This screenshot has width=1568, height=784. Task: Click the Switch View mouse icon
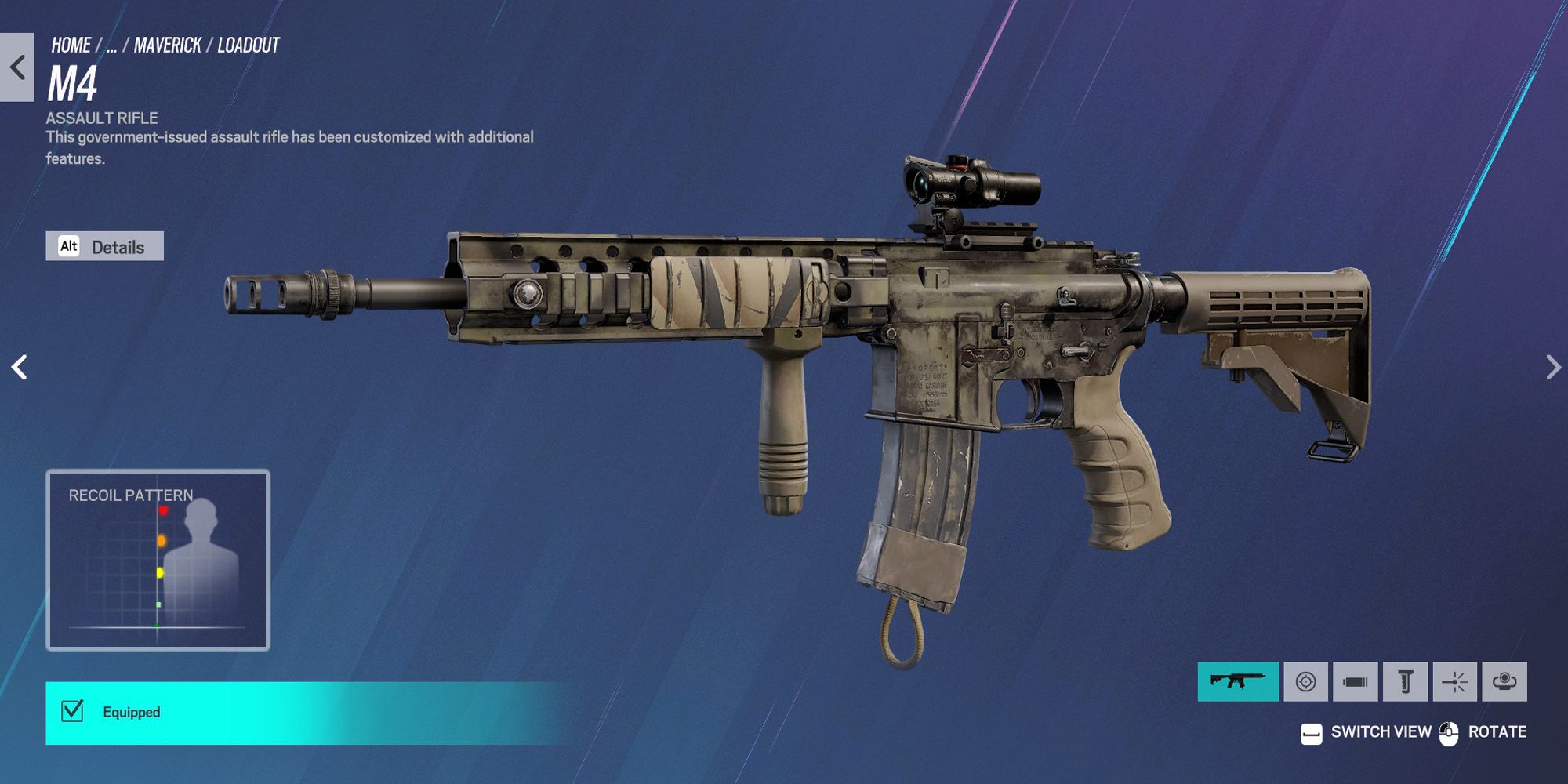pyautogui.click(x=1312, y=733)
